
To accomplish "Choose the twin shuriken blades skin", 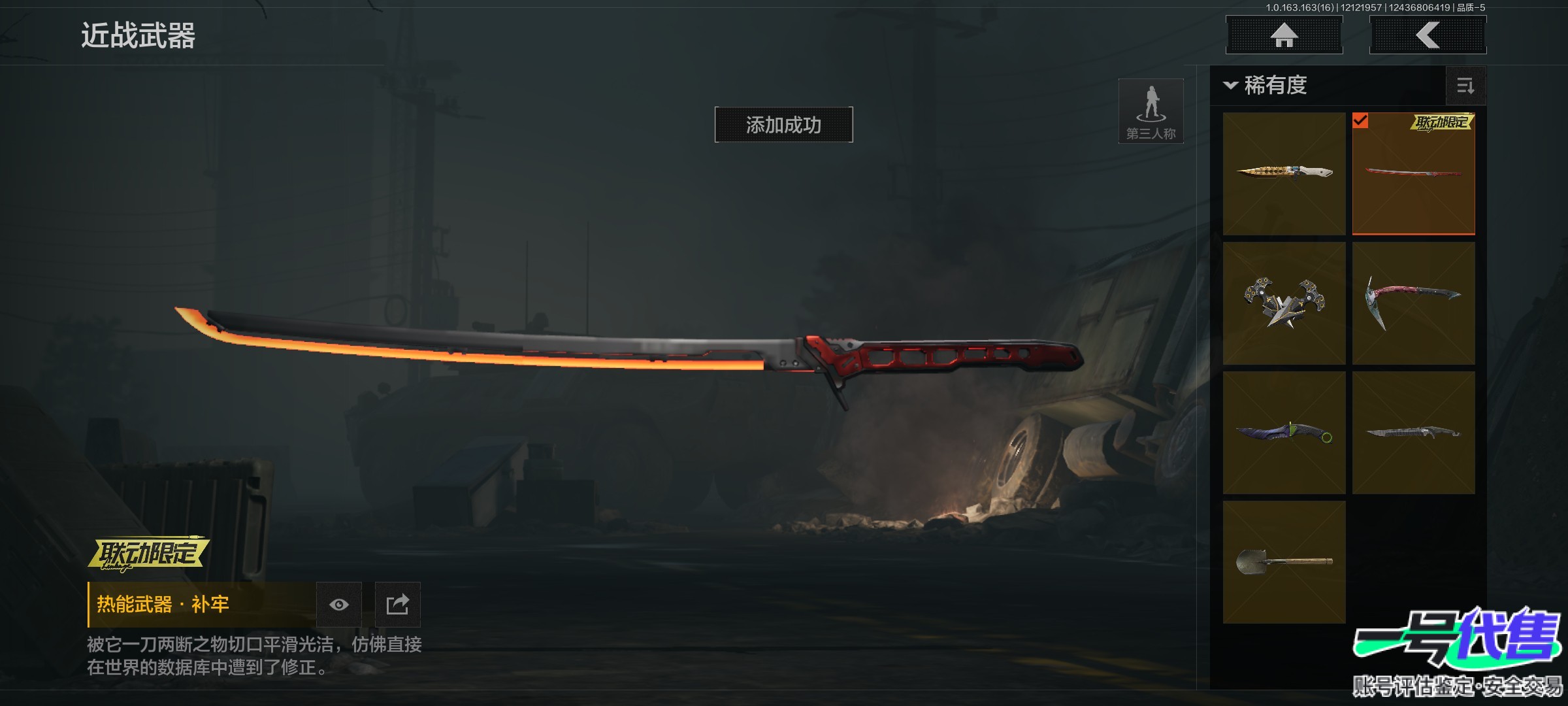I will pyautogui.click(x=1284, y=303).
